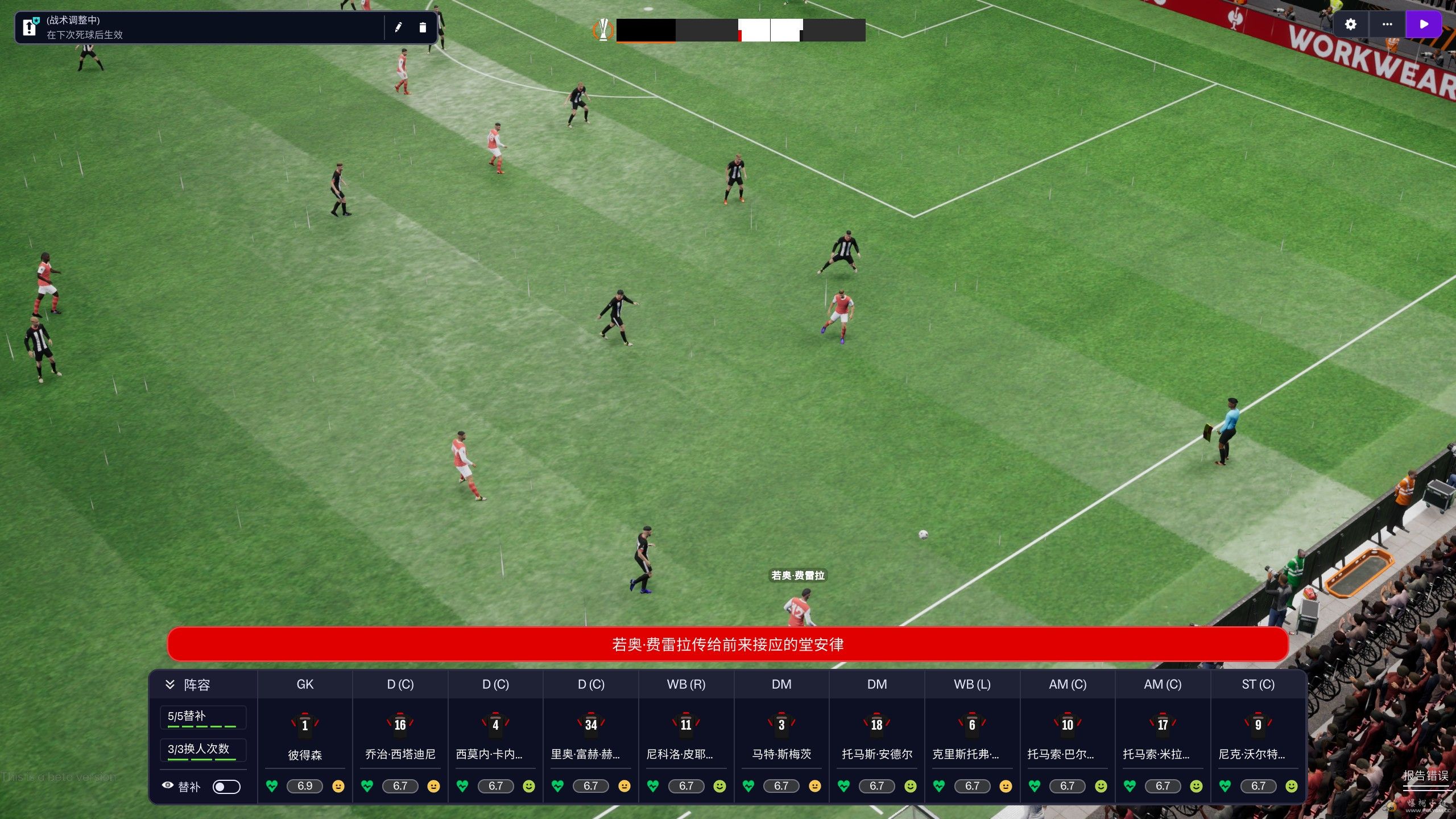Image resolution: width=1456 pixels, height=819 pixels.
Task: Pick attacking midfielder number 10
Action: [1068, 738]
